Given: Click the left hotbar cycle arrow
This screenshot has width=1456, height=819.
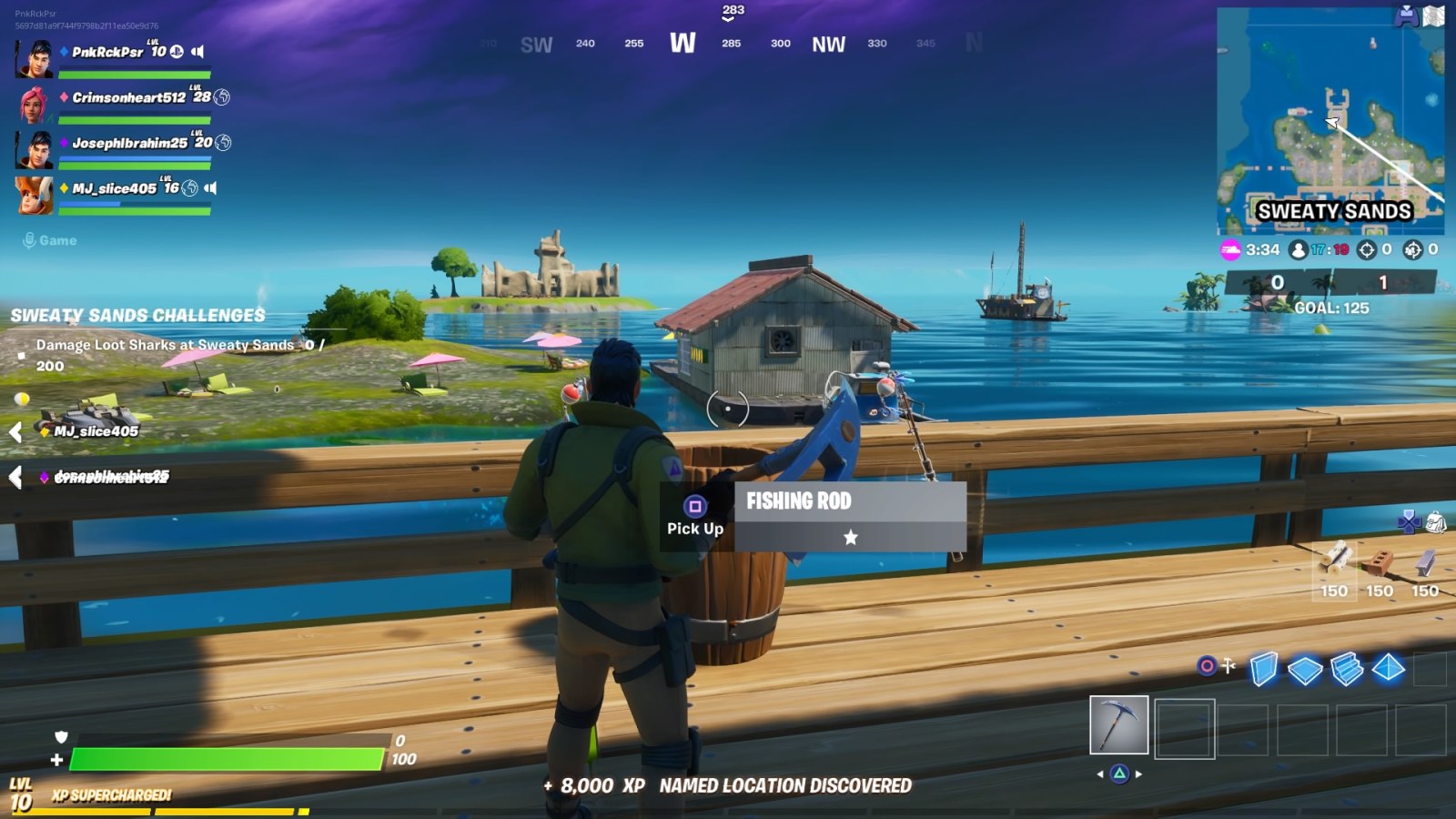Looking at the screenshot, I should [1099, 774].
